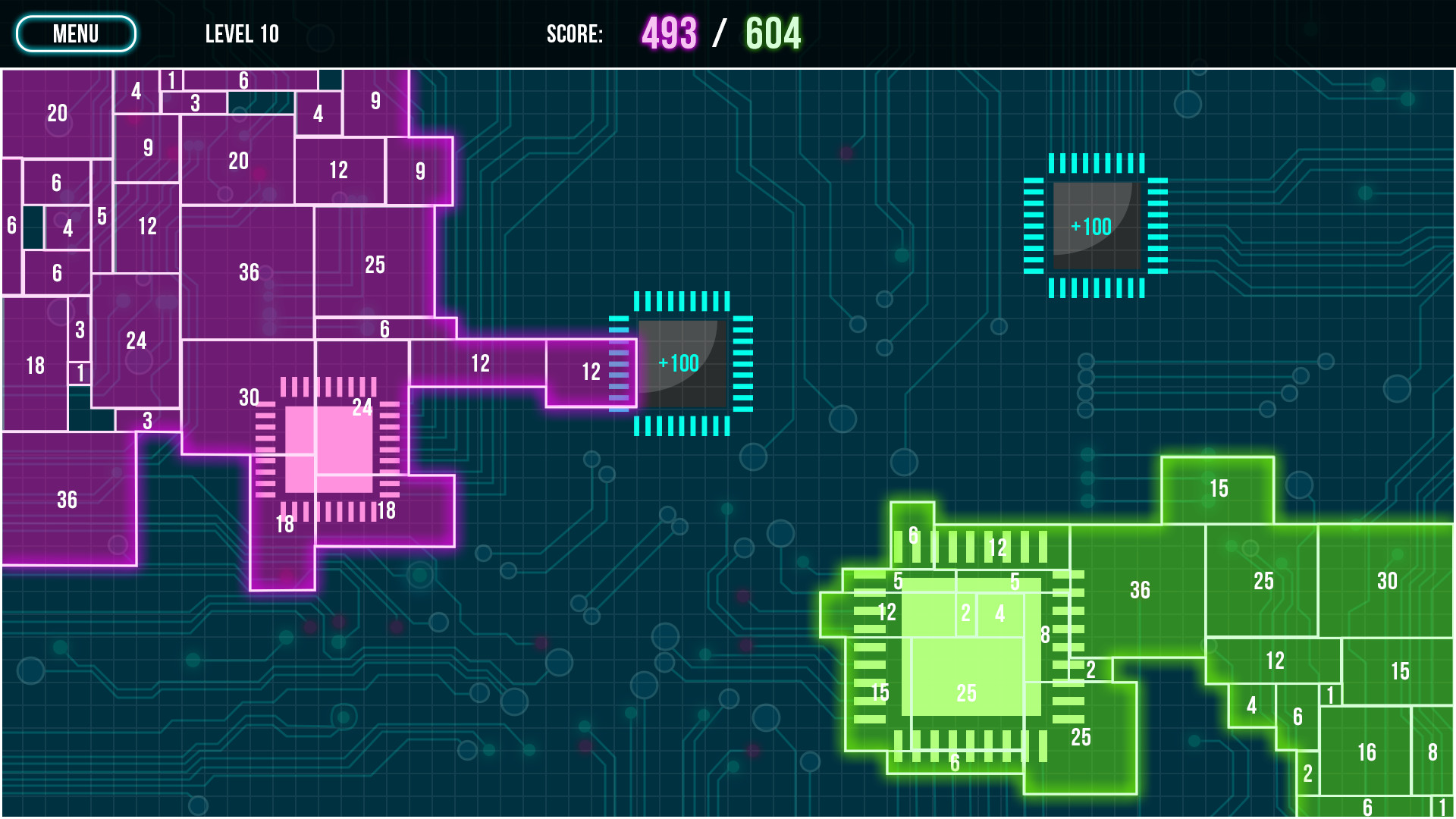The image size is (1456, 819).
Task: Click the 25 tile covering the green chip
Action: click(965, 692)
